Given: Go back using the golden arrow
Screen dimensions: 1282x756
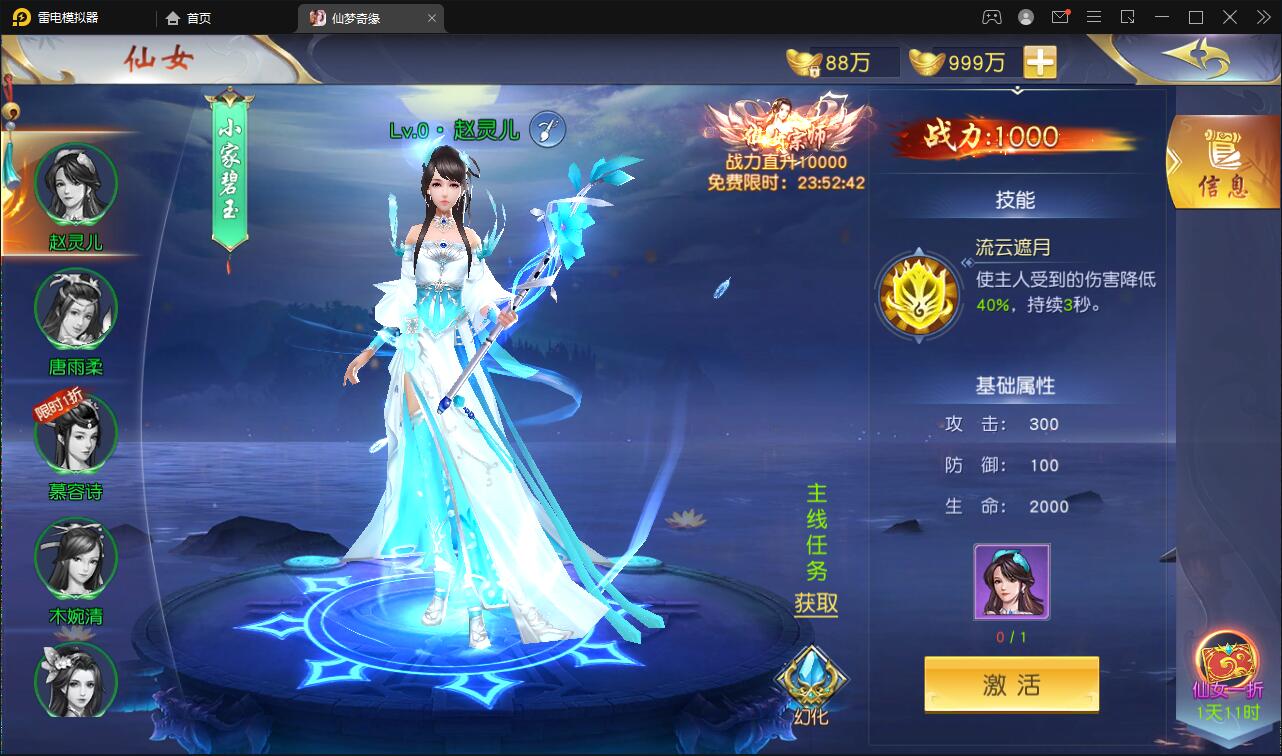Looking at the screenshot, I should [x=1195, y=59].
